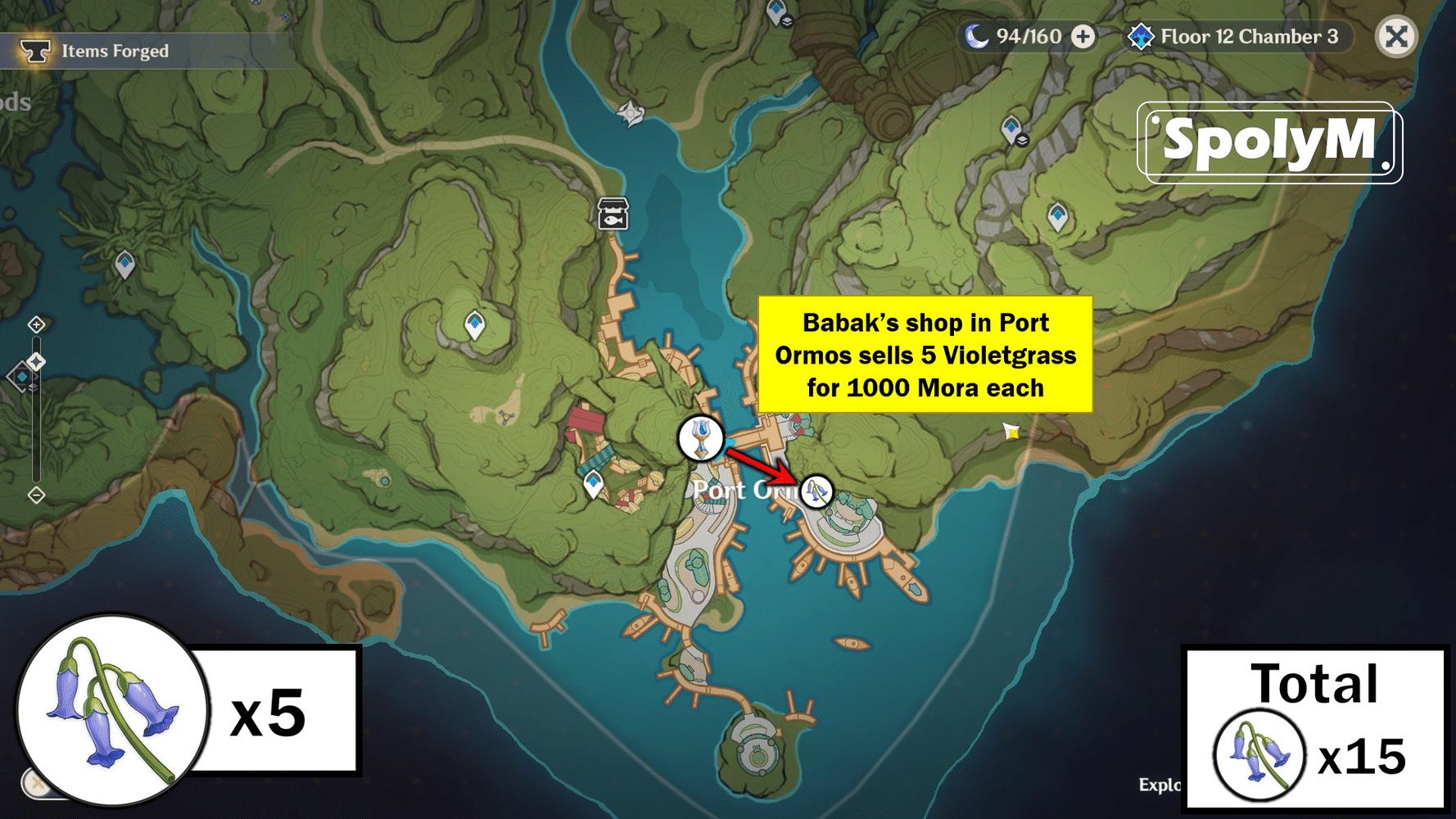Screen dimensions: 1456x819
Task: Zoom in using the plus diamond button
Action: pyautogui.click(x=36, y=324)
